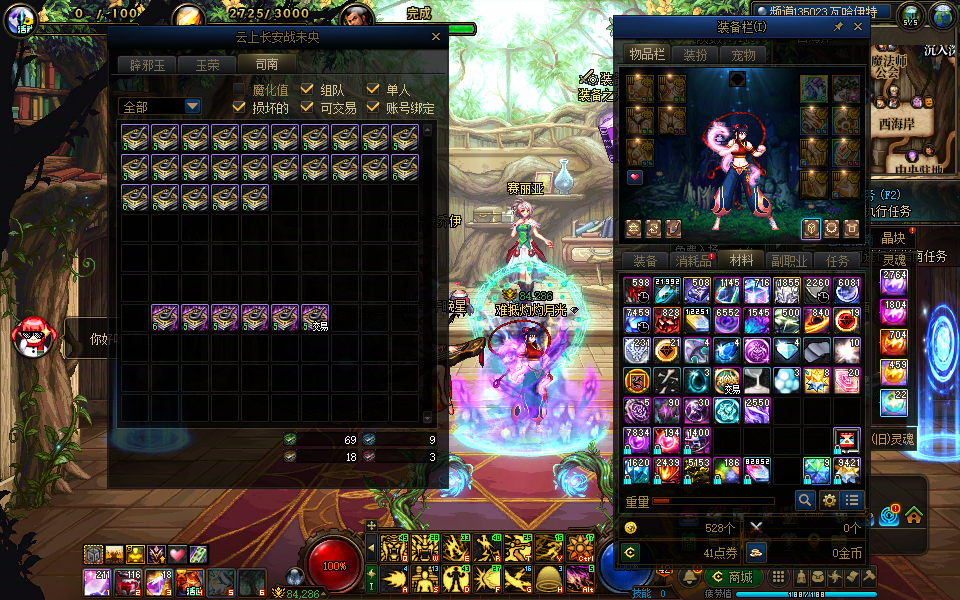This screenshot has width=960, height=600.
Task: Switch to the 副职业 inventory tab
Action: click(789, 260)
